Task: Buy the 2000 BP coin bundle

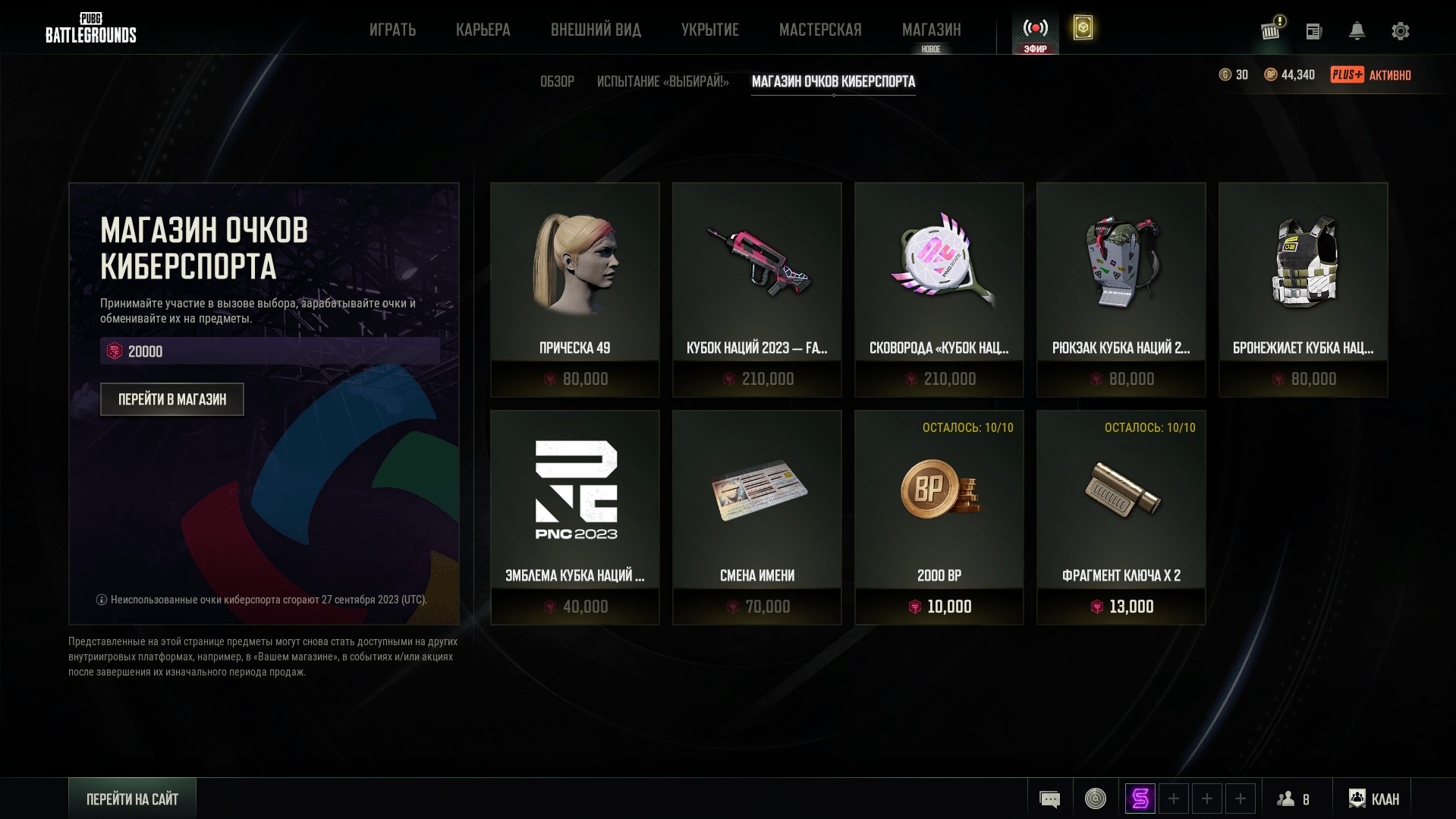Action: point(939,517)
